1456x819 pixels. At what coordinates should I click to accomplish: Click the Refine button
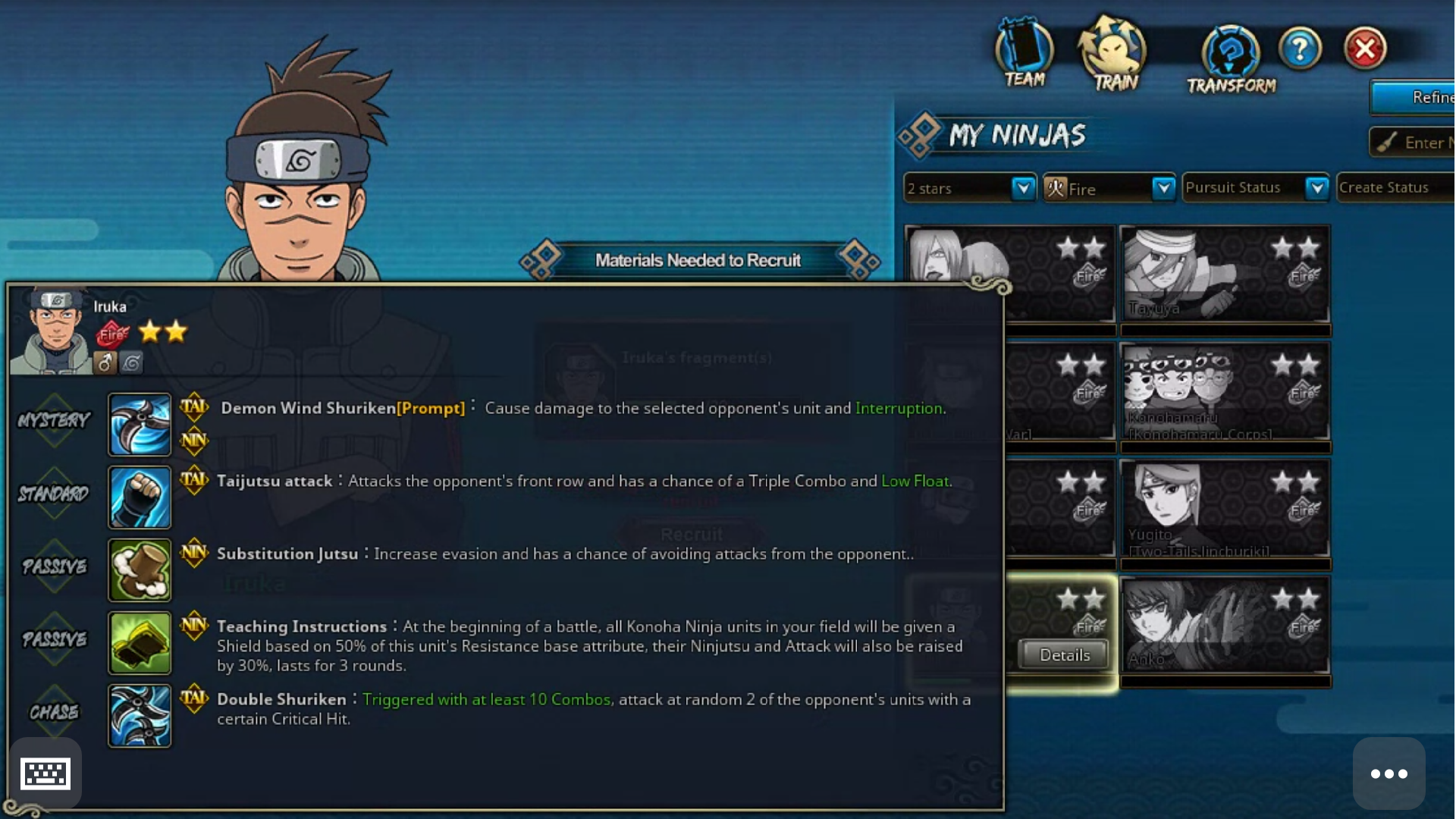(x=1415, y=98)
